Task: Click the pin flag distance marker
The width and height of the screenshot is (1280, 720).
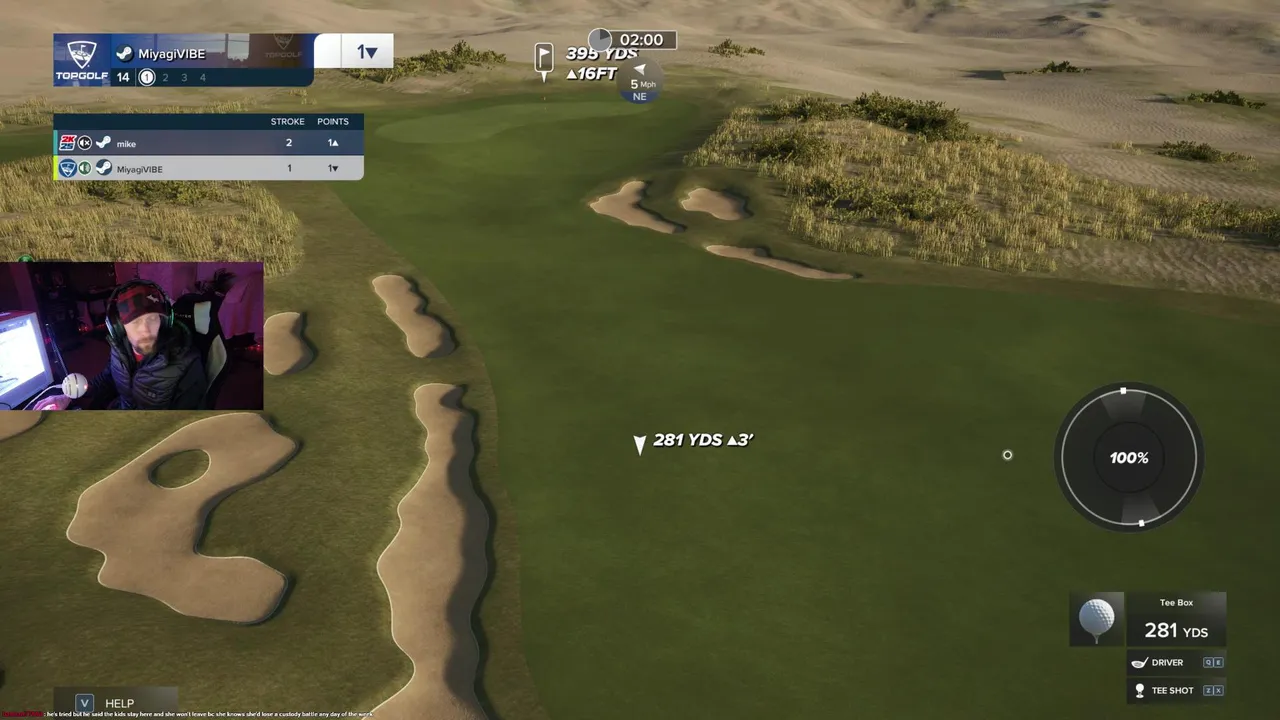Action: (x=544, y=58)
